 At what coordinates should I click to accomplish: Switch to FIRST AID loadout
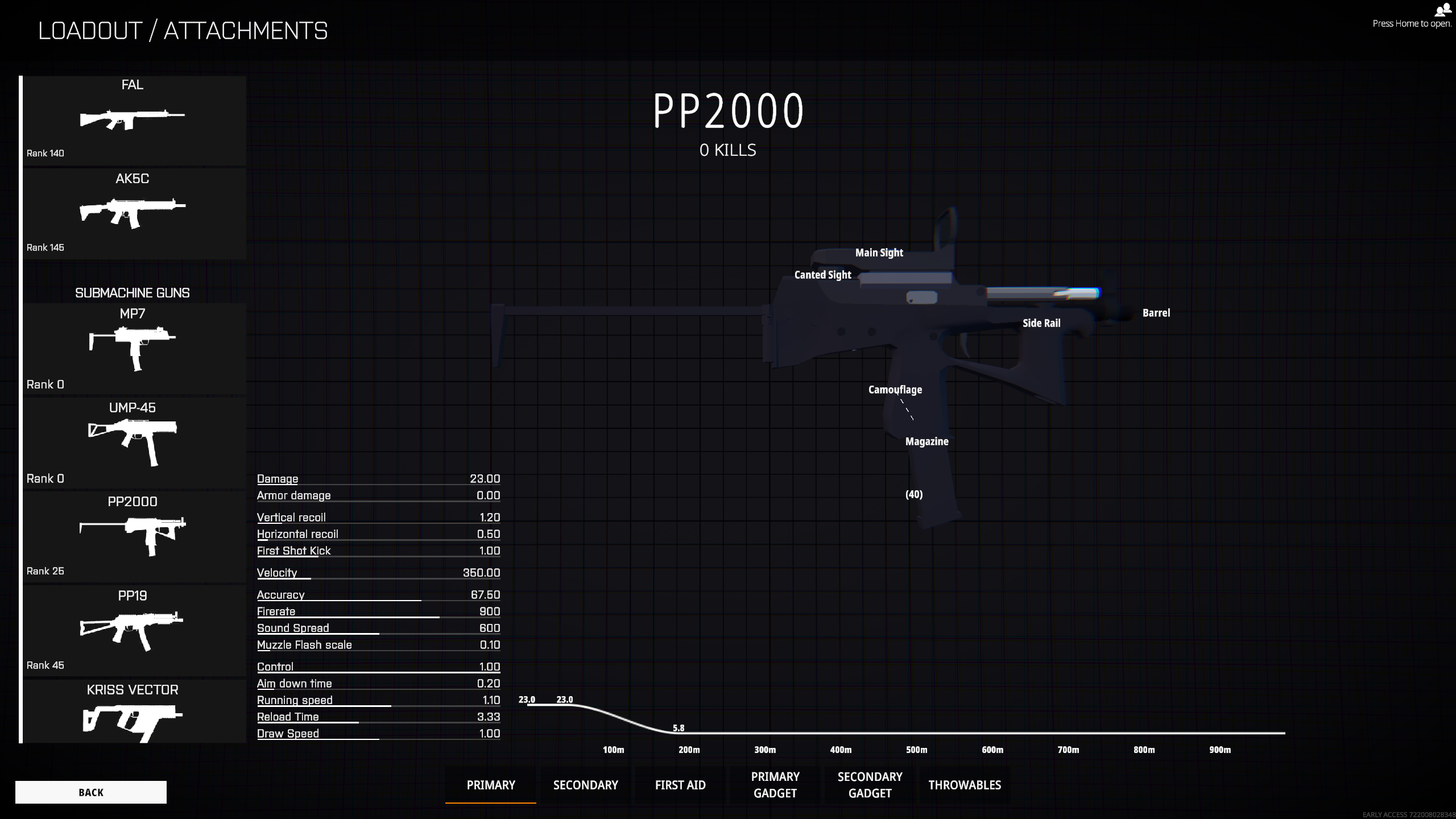(680, 784)
